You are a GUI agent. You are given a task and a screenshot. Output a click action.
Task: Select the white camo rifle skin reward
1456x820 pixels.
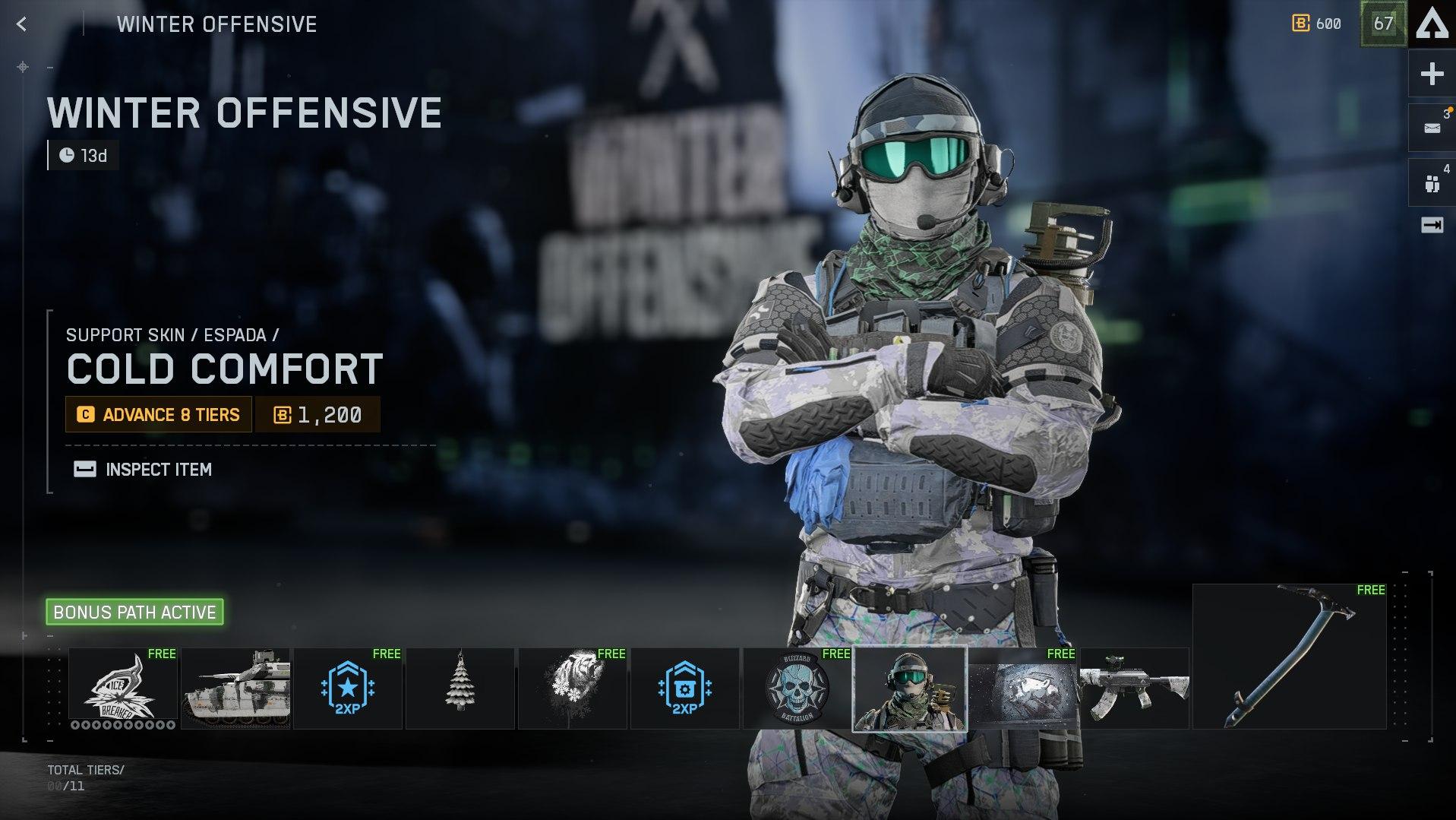[x=1135, y=688]
